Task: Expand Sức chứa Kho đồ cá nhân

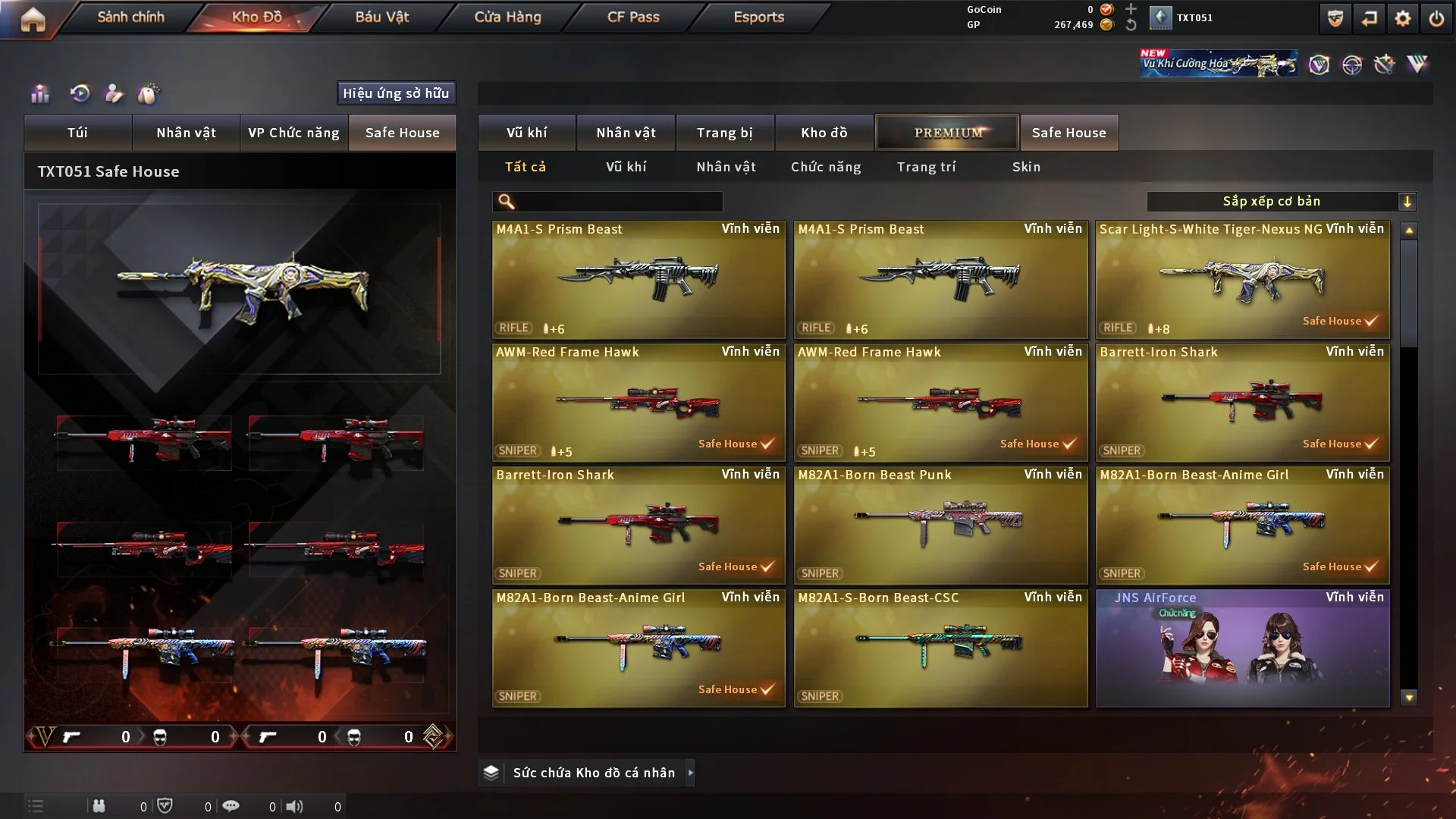Action: click(x=689, y=773)
